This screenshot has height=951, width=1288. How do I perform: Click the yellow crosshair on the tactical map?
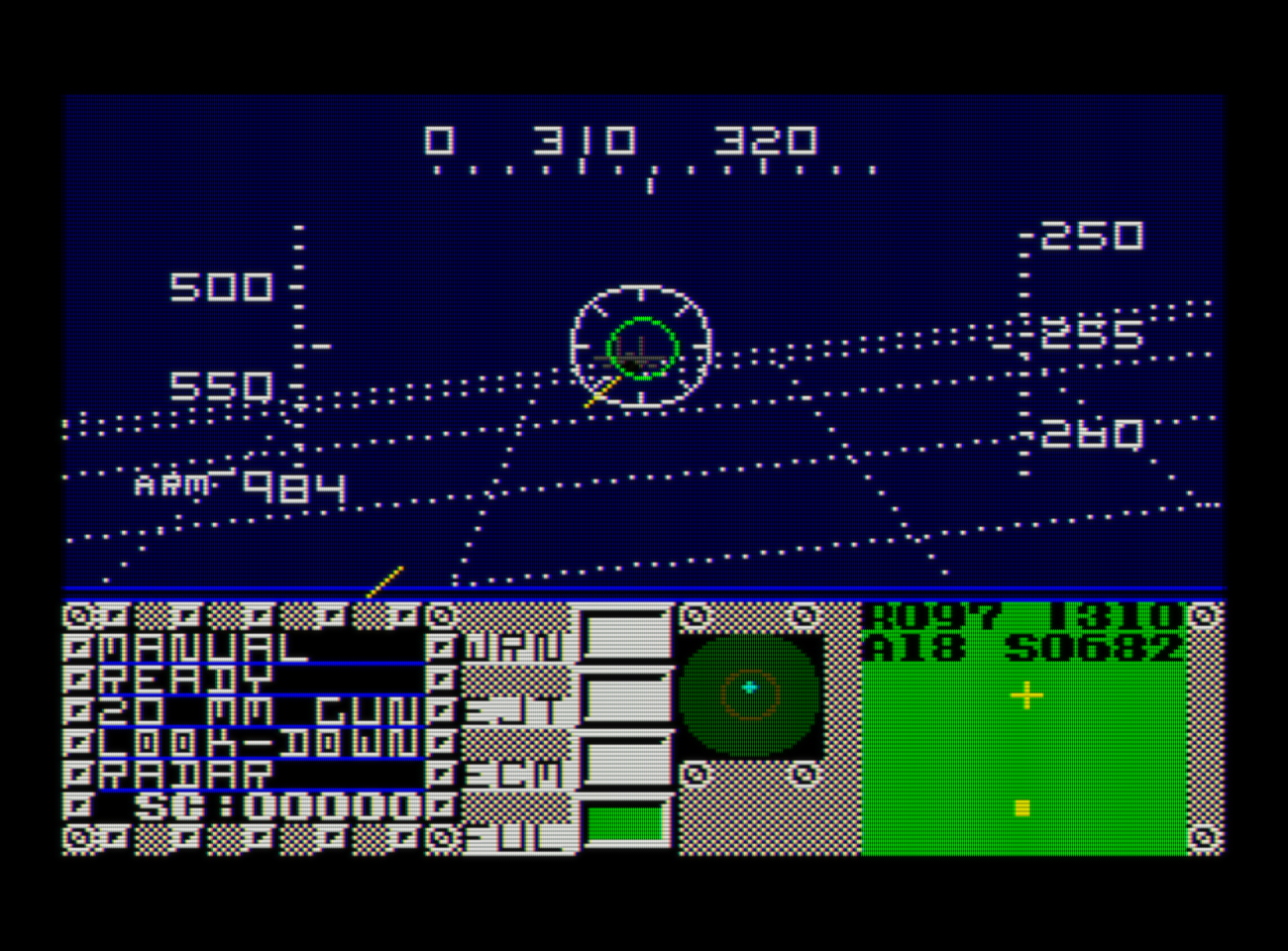pyautogui.click(x=1025, y=696)
